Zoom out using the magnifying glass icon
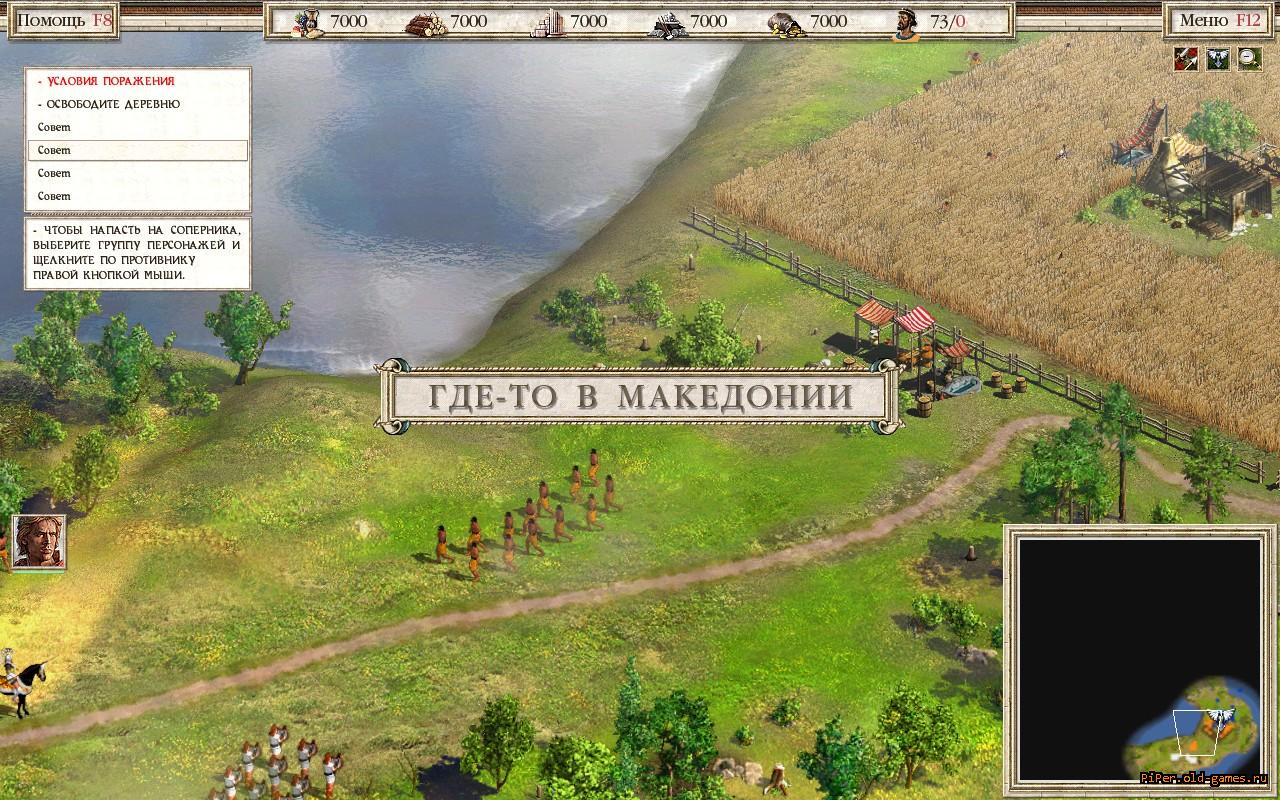 point(1249,59)
